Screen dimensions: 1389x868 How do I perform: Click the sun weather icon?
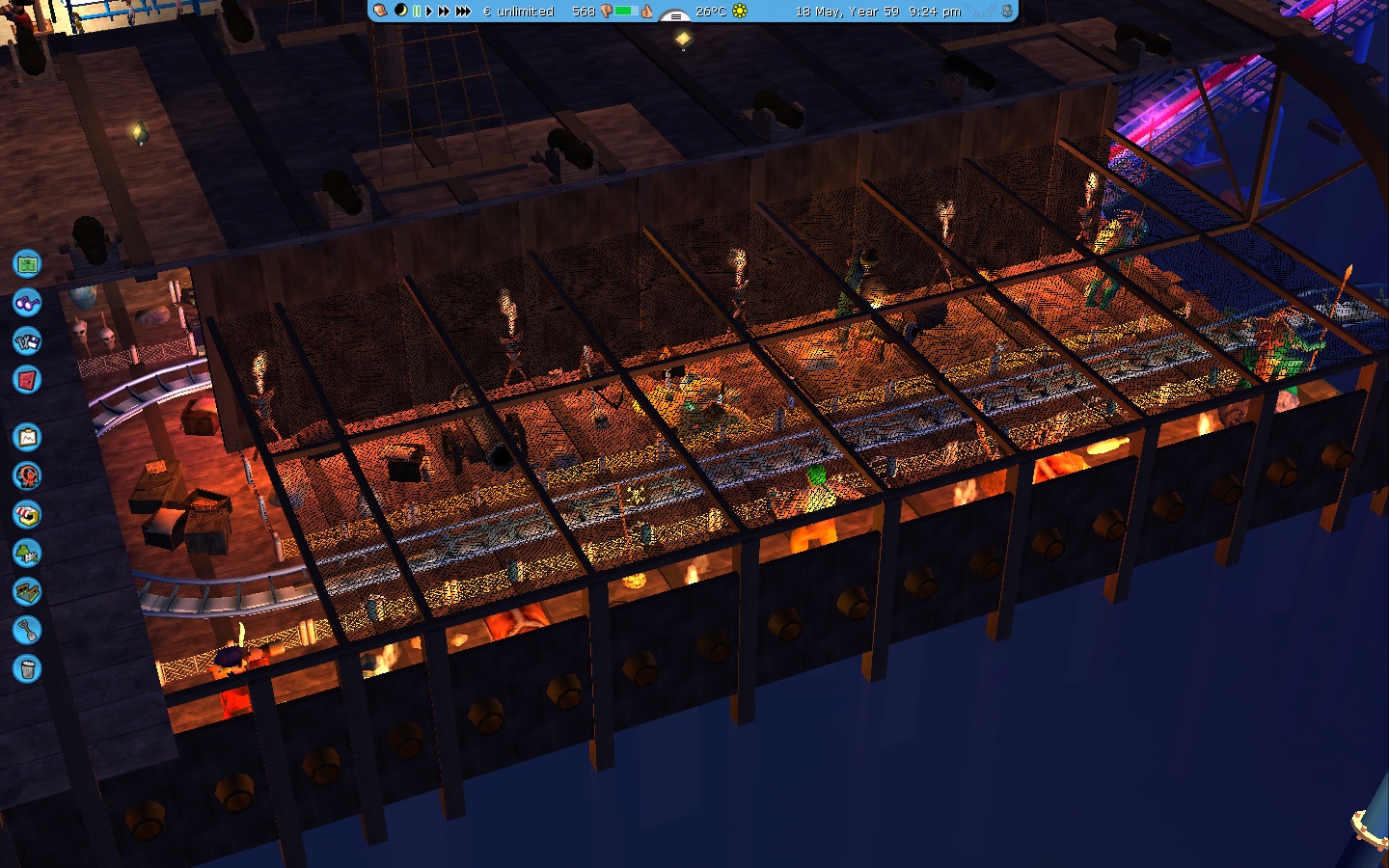(740, 12)
